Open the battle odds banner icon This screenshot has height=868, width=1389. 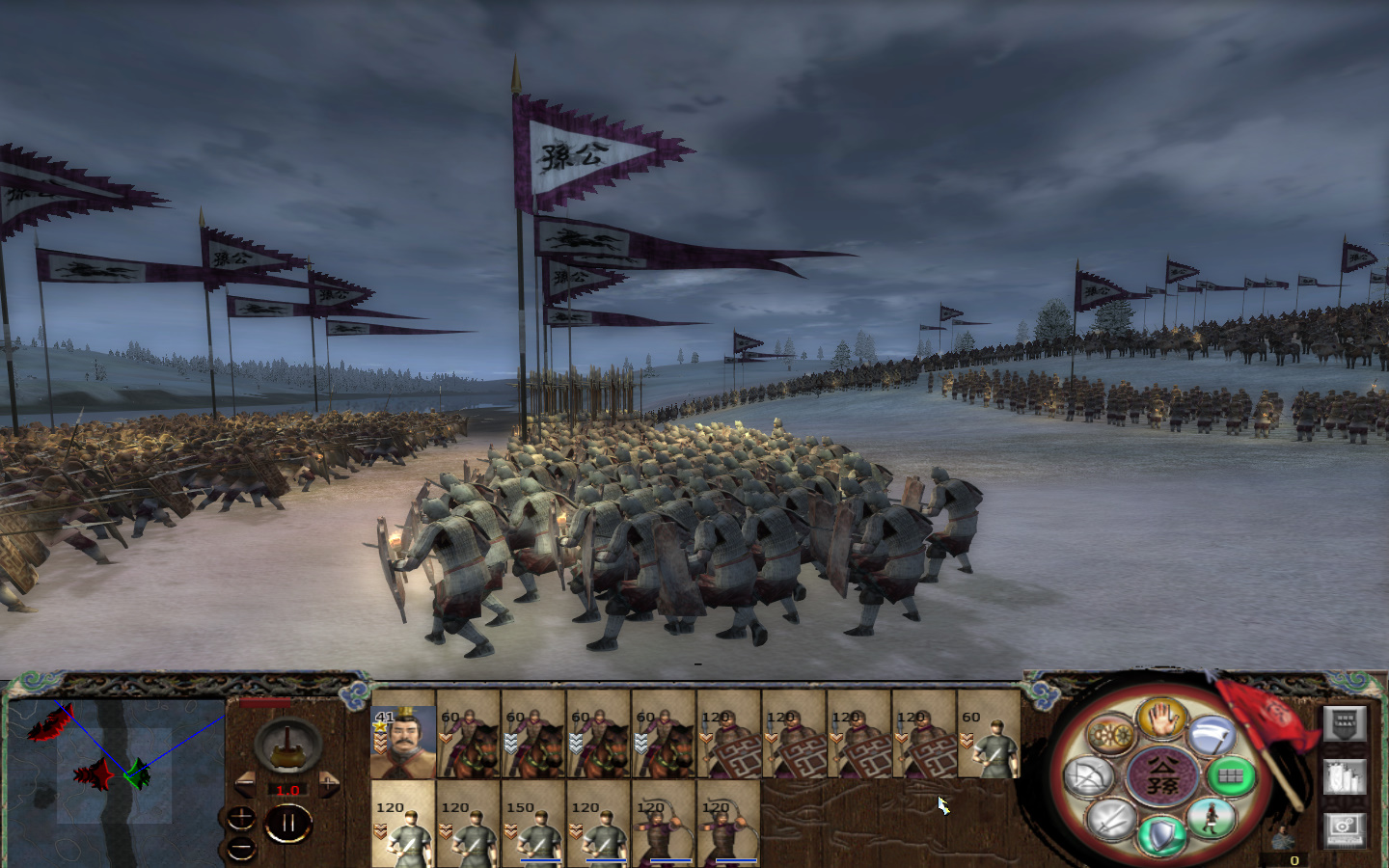[1346, 723]
